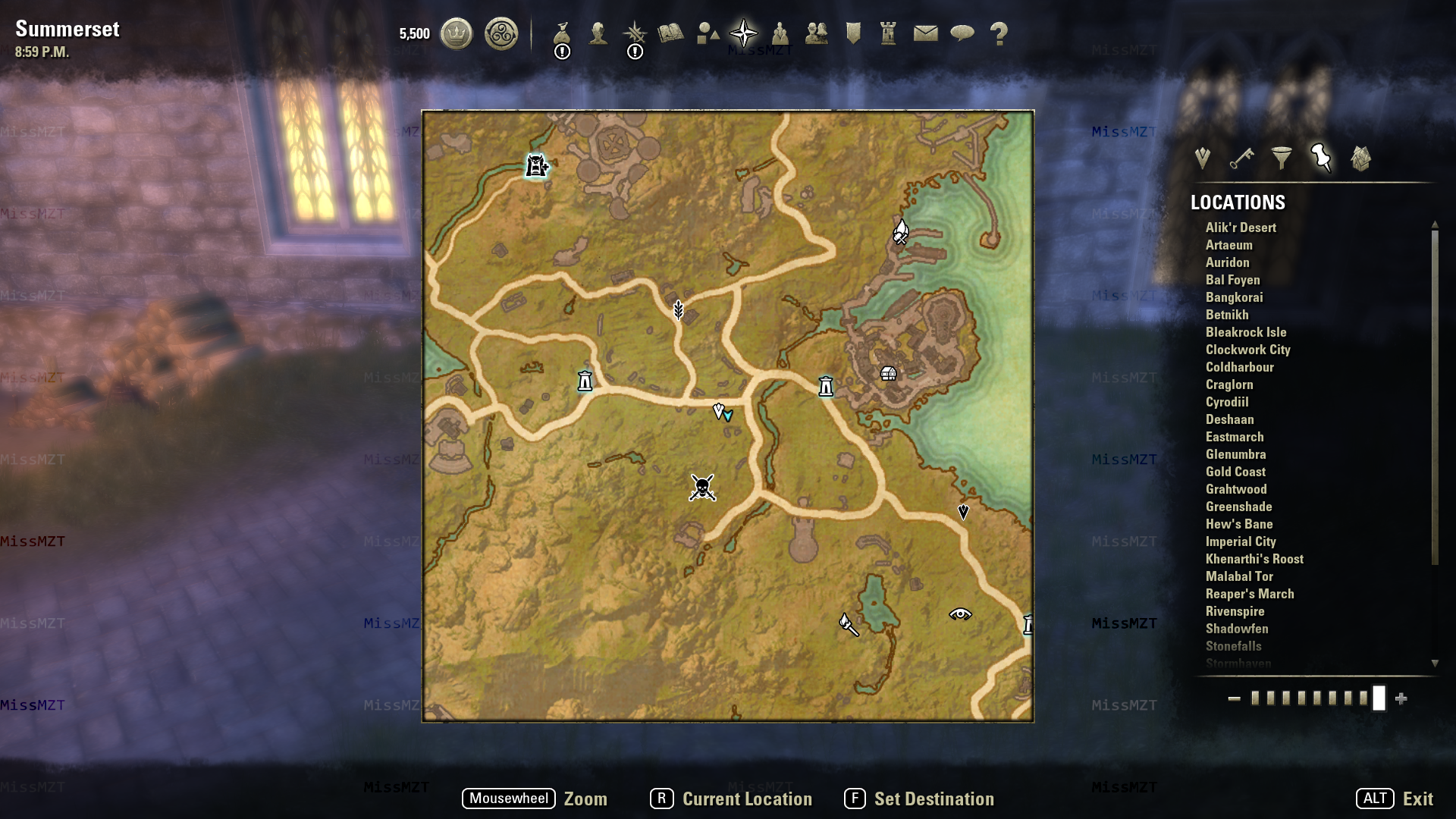The image size is (1456, 819).
Task: Open the Mail envelope icon
Action: pyautogui.click(x=927, y=33)
